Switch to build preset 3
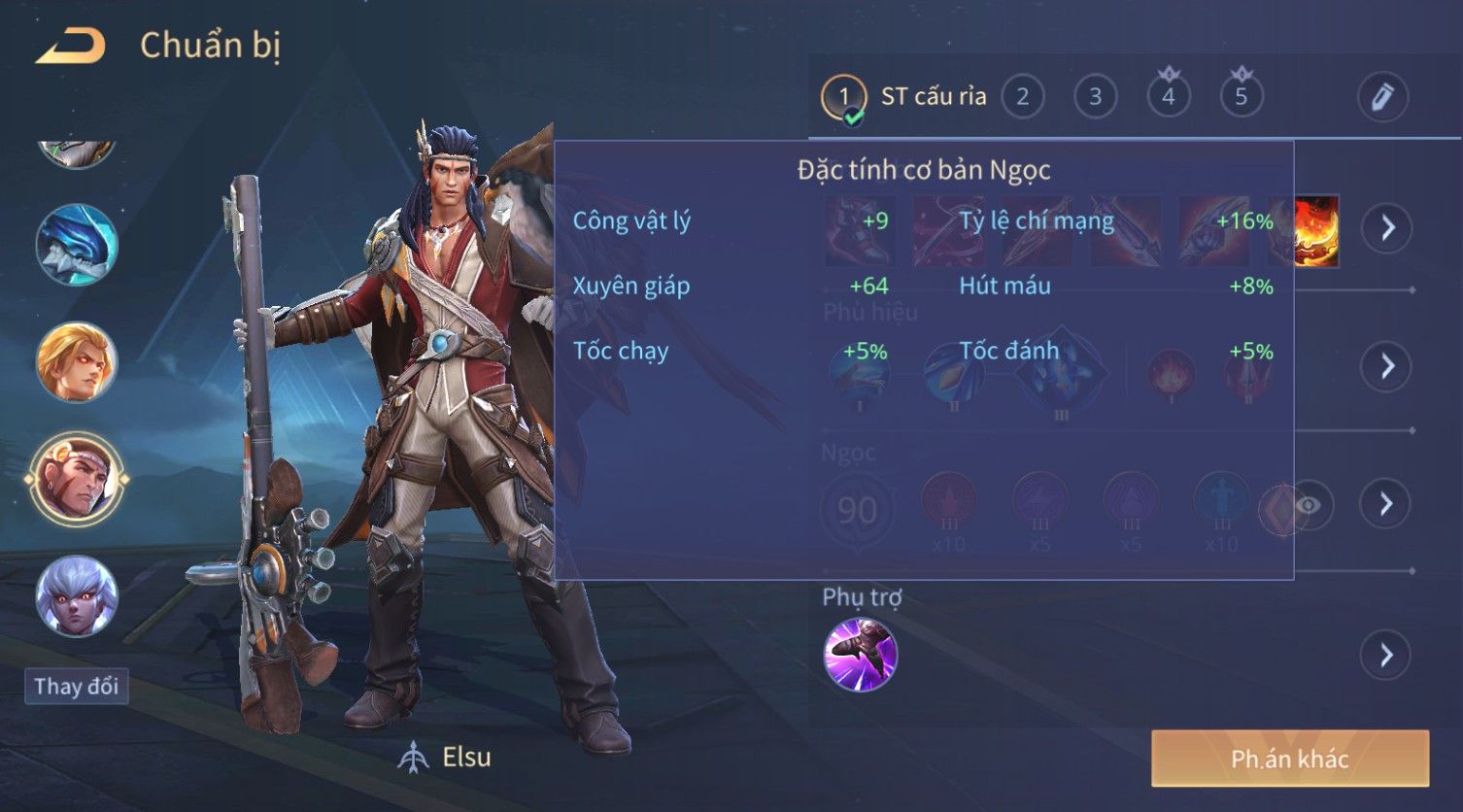This screenshot has height=812, width=1463. (x=1095, y=97)
